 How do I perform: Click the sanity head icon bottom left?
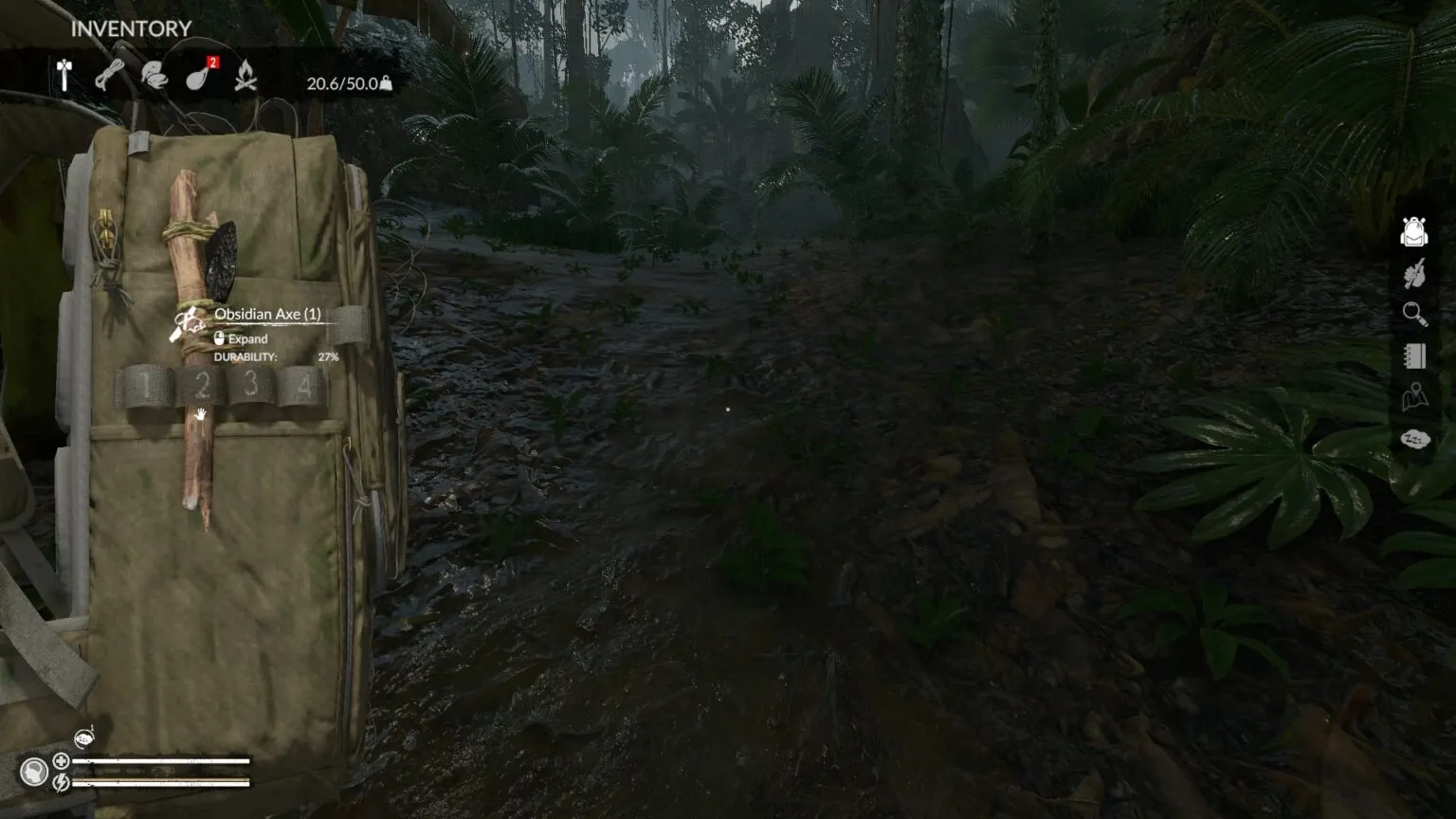[x=35, y=773]
